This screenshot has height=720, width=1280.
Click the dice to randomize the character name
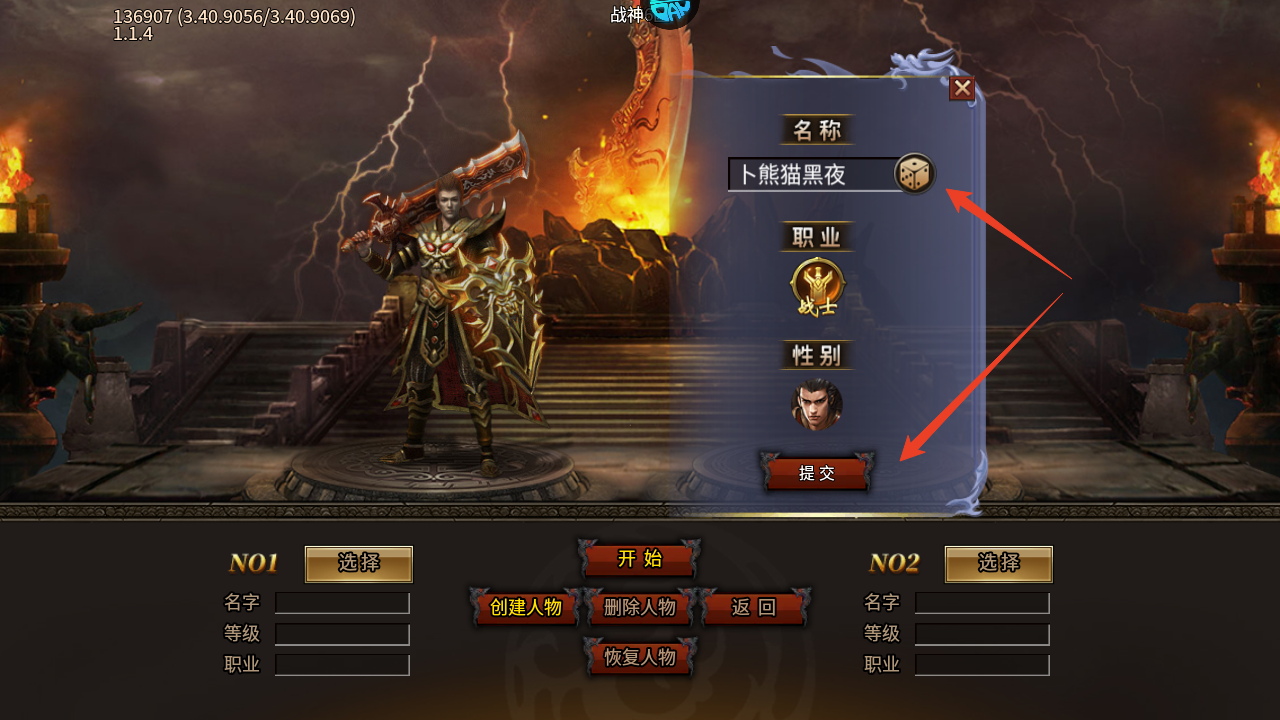(x=913, y=172)
